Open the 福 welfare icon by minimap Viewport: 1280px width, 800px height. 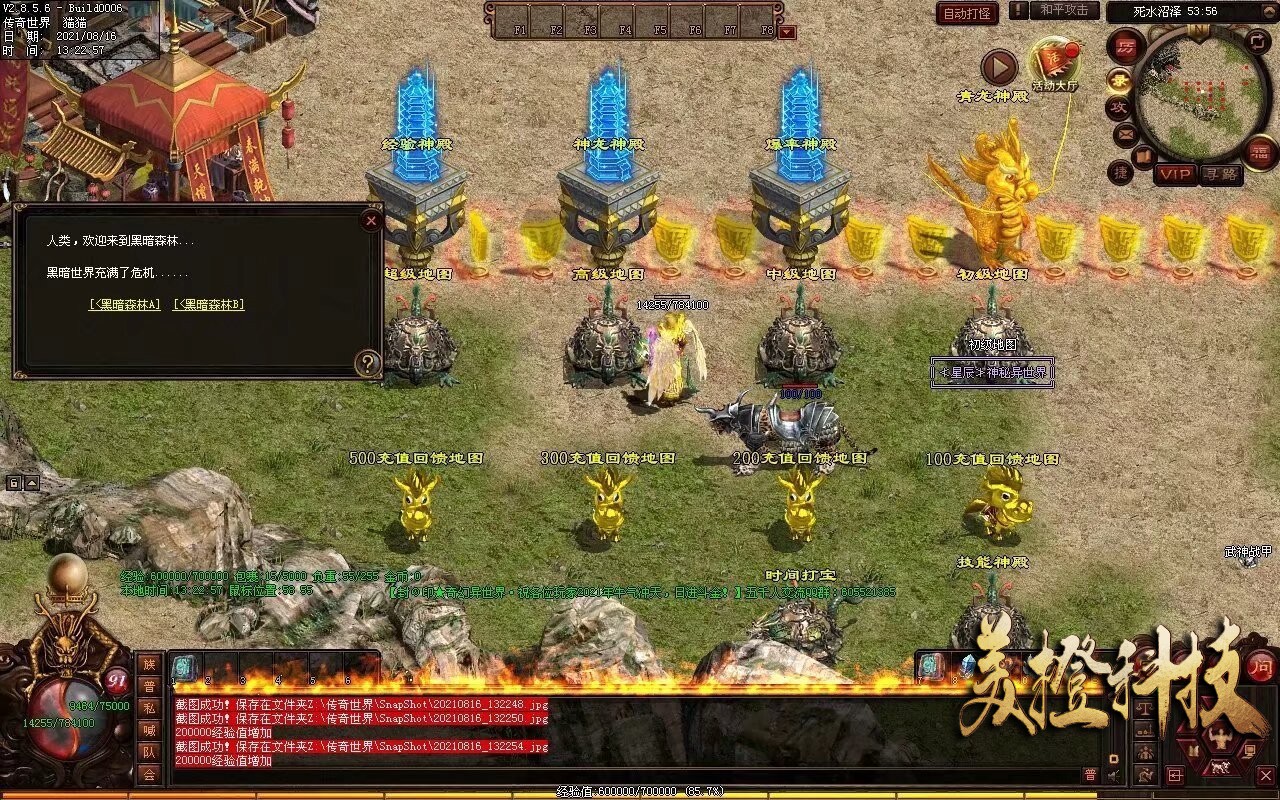coord(1261,151)
